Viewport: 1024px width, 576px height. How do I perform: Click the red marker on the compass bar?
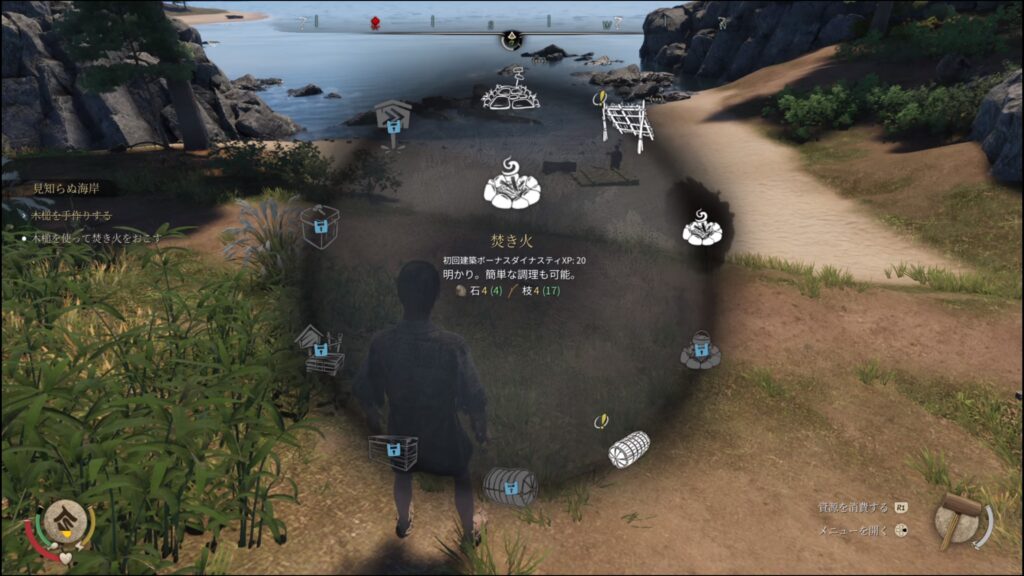point(376,22)
